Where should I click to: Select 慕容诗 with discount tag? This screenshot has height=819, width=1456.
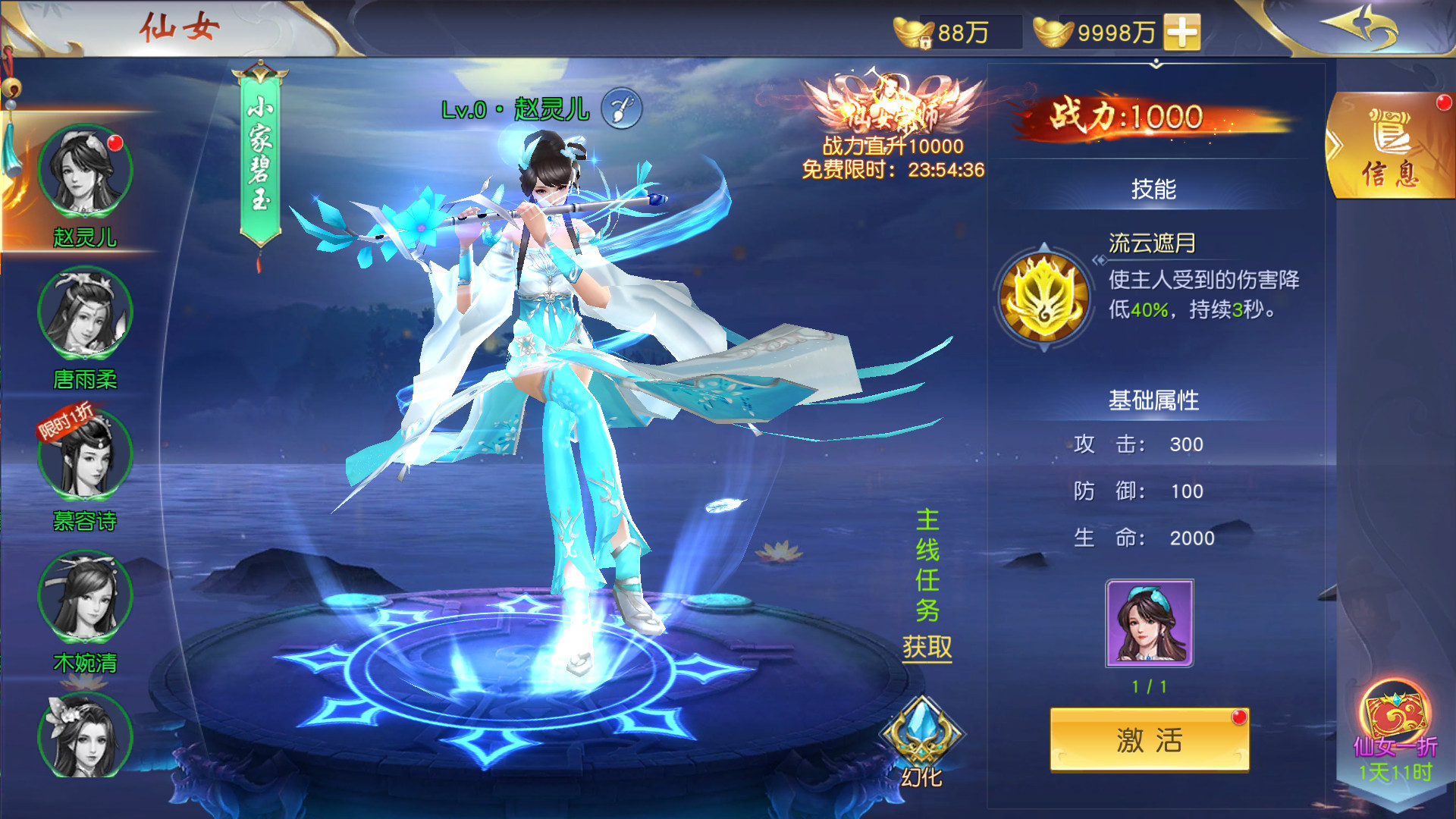click(x=85, y=455)
